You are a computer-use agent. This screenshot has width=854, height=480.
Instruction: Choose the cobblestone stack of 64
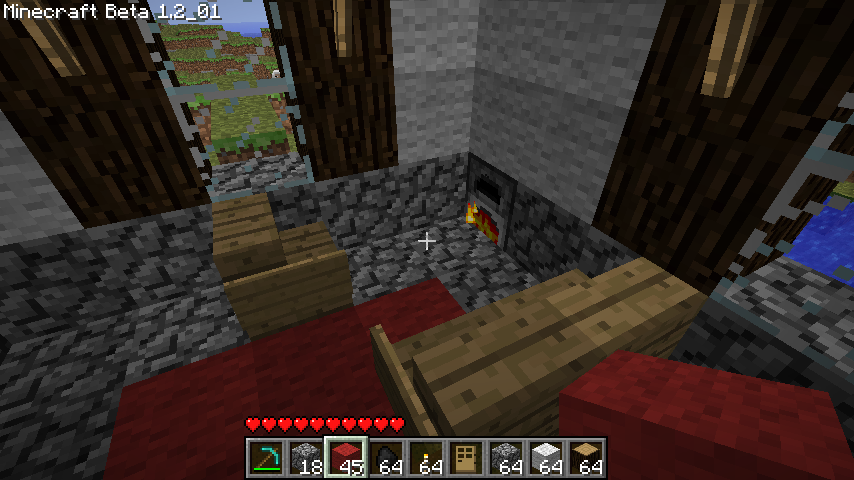[506, 458]
